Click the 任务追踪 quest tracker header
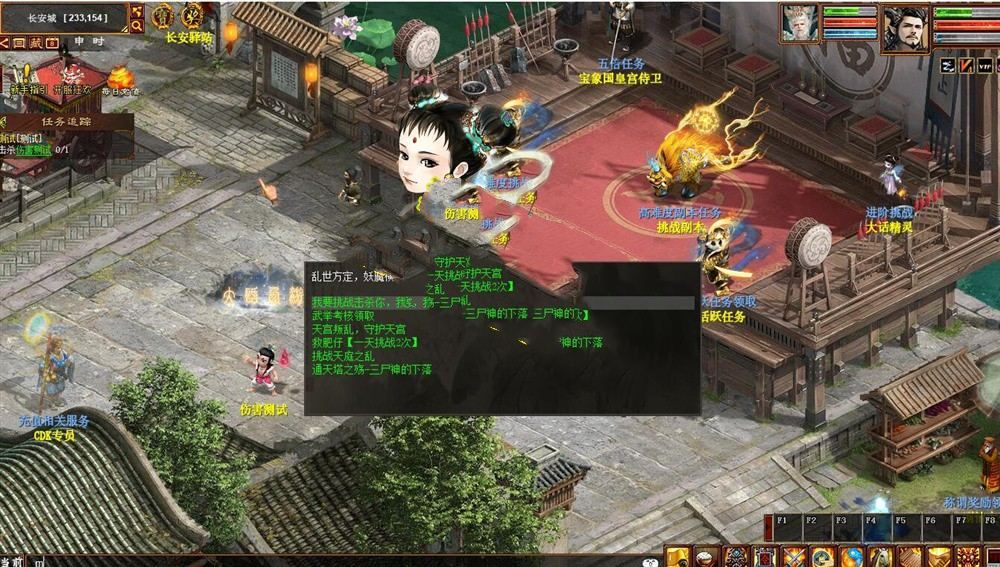This screenshot has width=1000, height=567. [x=66, y=122]
